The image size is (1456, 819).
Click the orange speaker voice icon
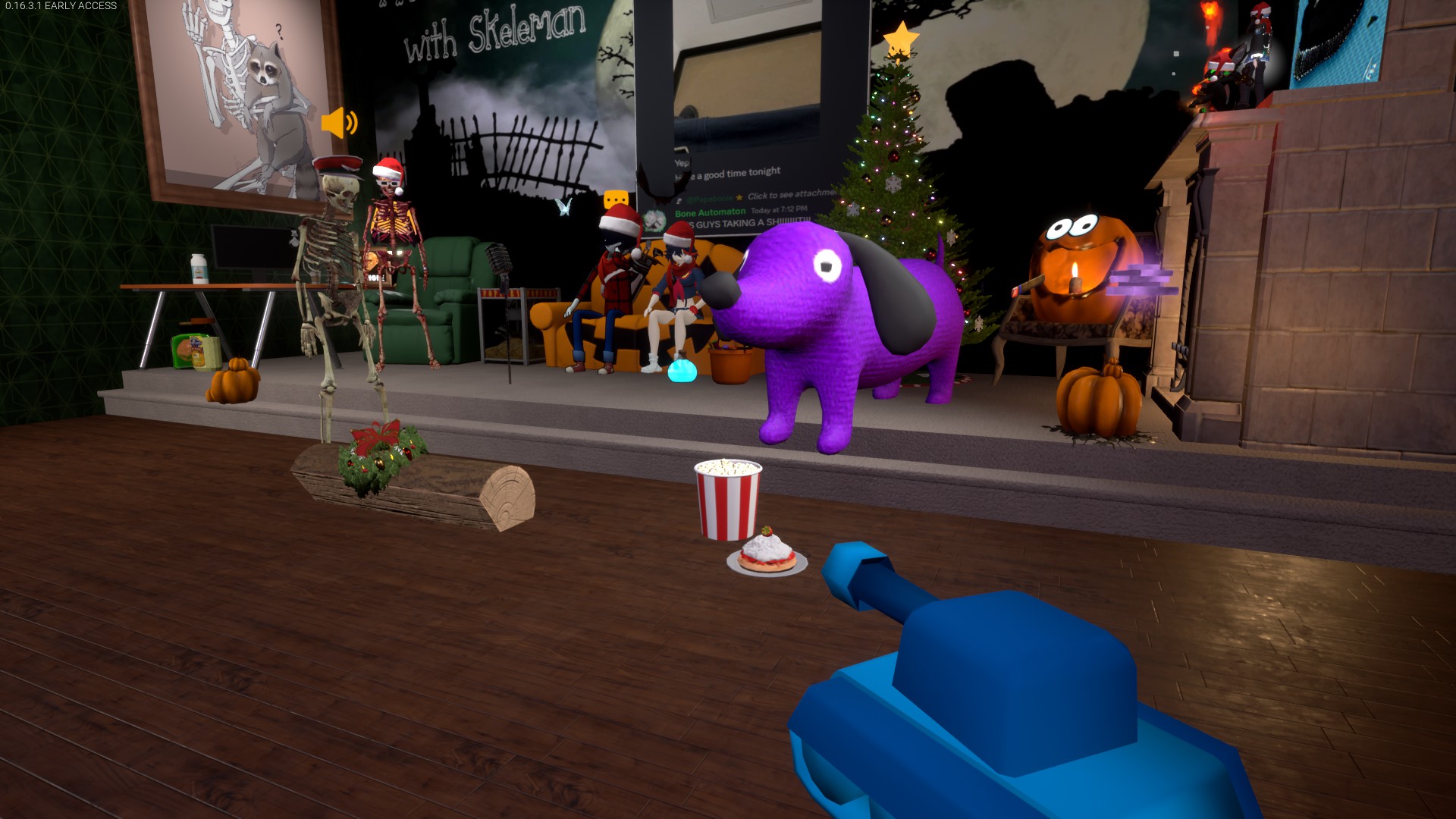coord(338,122)
